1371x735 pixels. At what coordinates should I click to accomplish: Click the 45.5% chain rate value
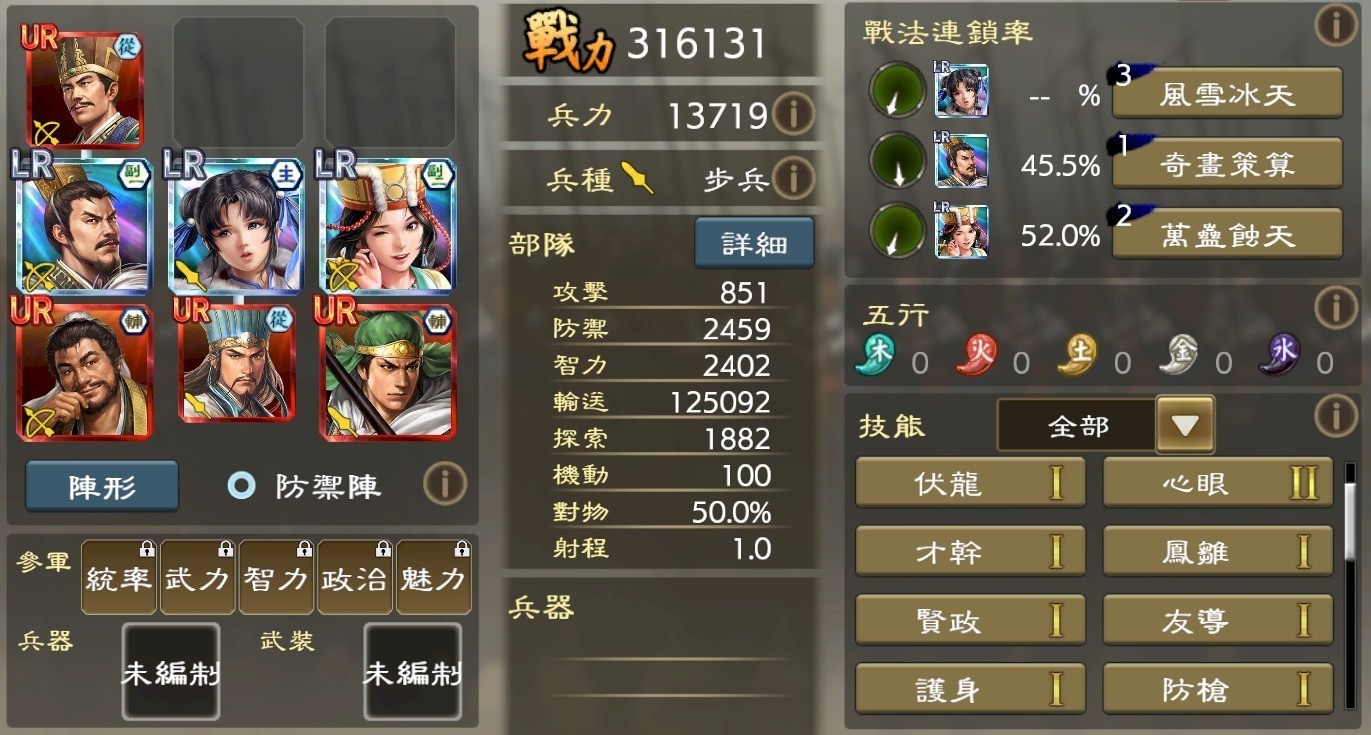pos(1063,164)
